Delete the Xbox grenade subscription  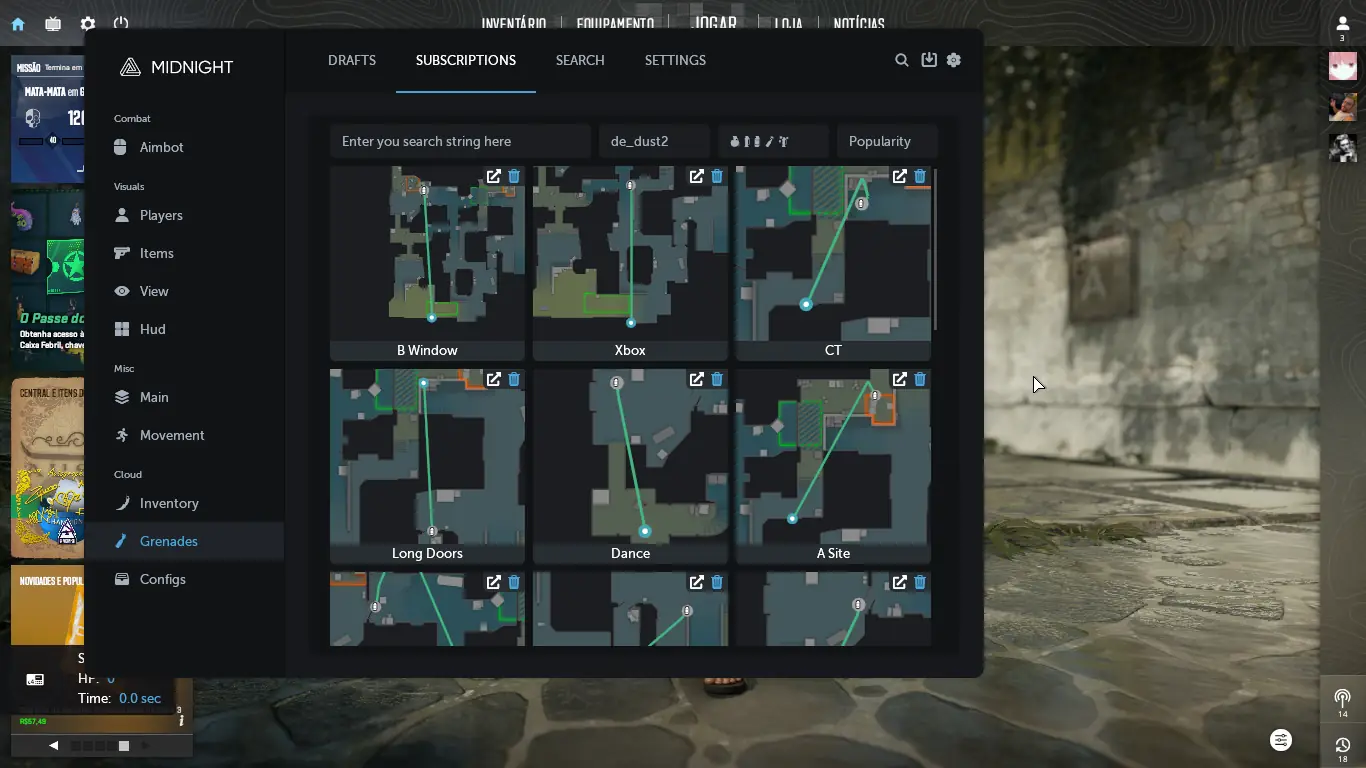click(x=717, y=176)
